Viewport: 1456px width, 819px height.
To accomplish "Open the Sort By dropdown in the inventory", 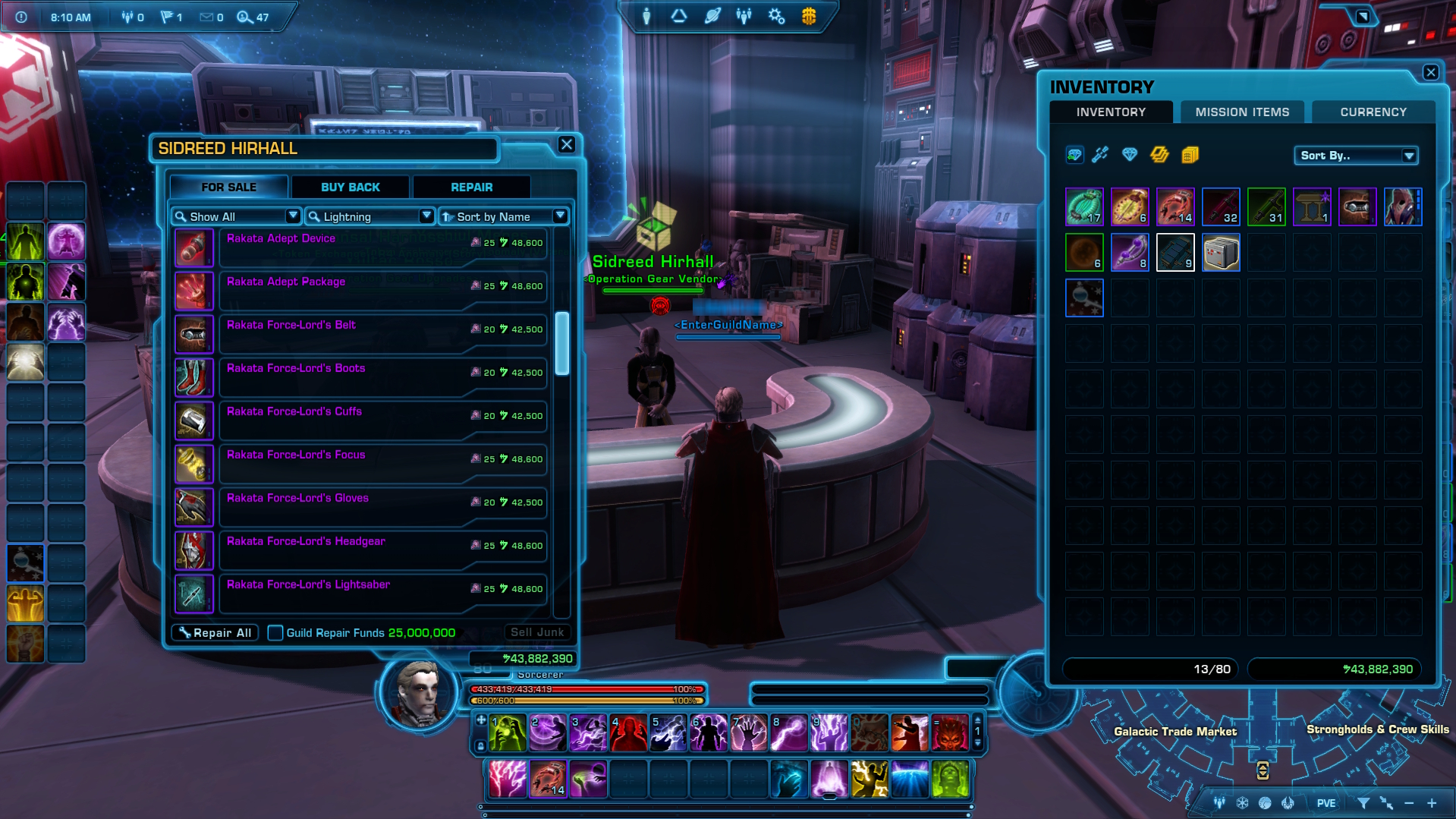I will [x=1356, y=156].
